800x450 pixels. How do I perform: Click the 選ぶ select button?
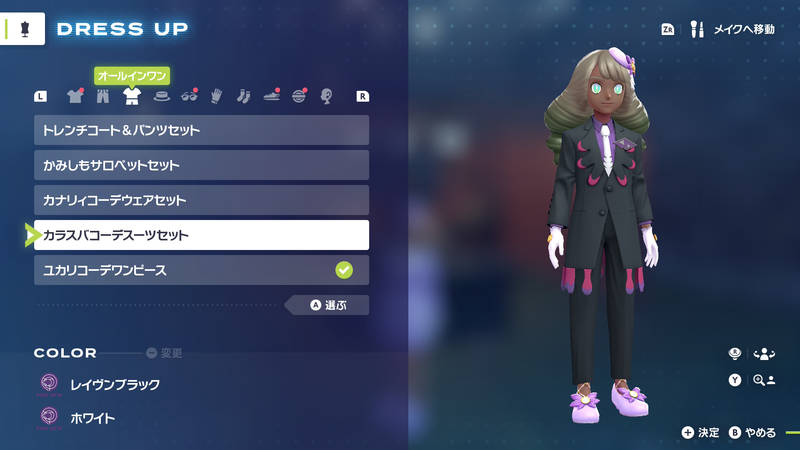tap(327, 305)
